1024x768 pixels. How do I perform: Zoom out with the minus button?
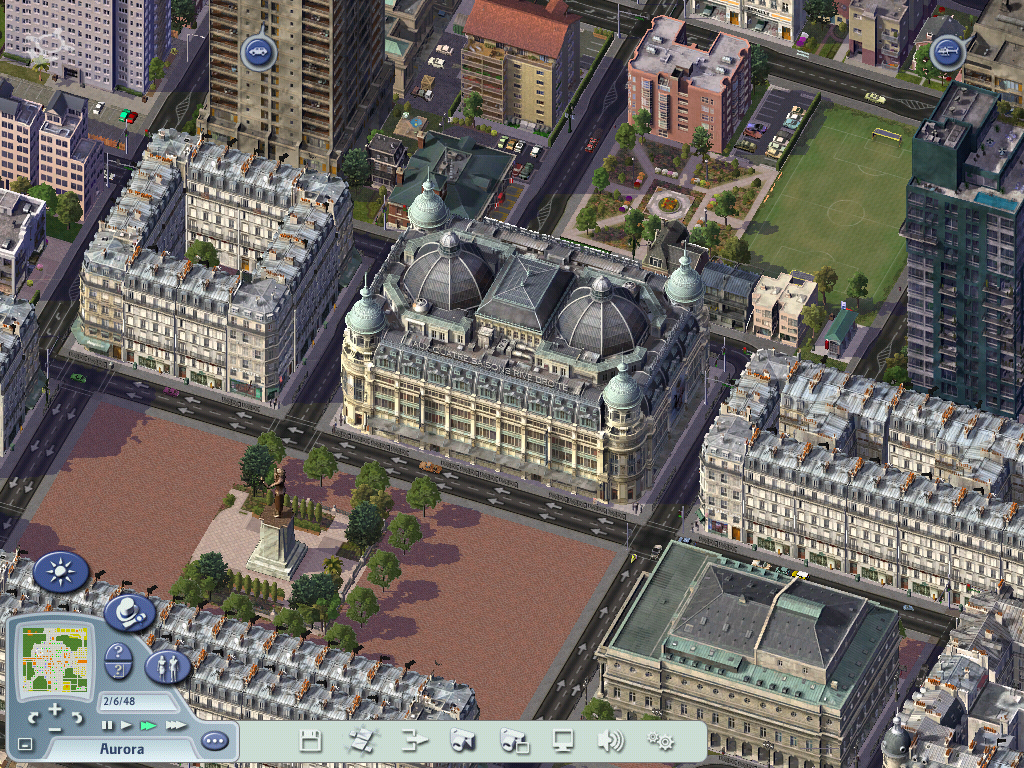coord(55,728)
